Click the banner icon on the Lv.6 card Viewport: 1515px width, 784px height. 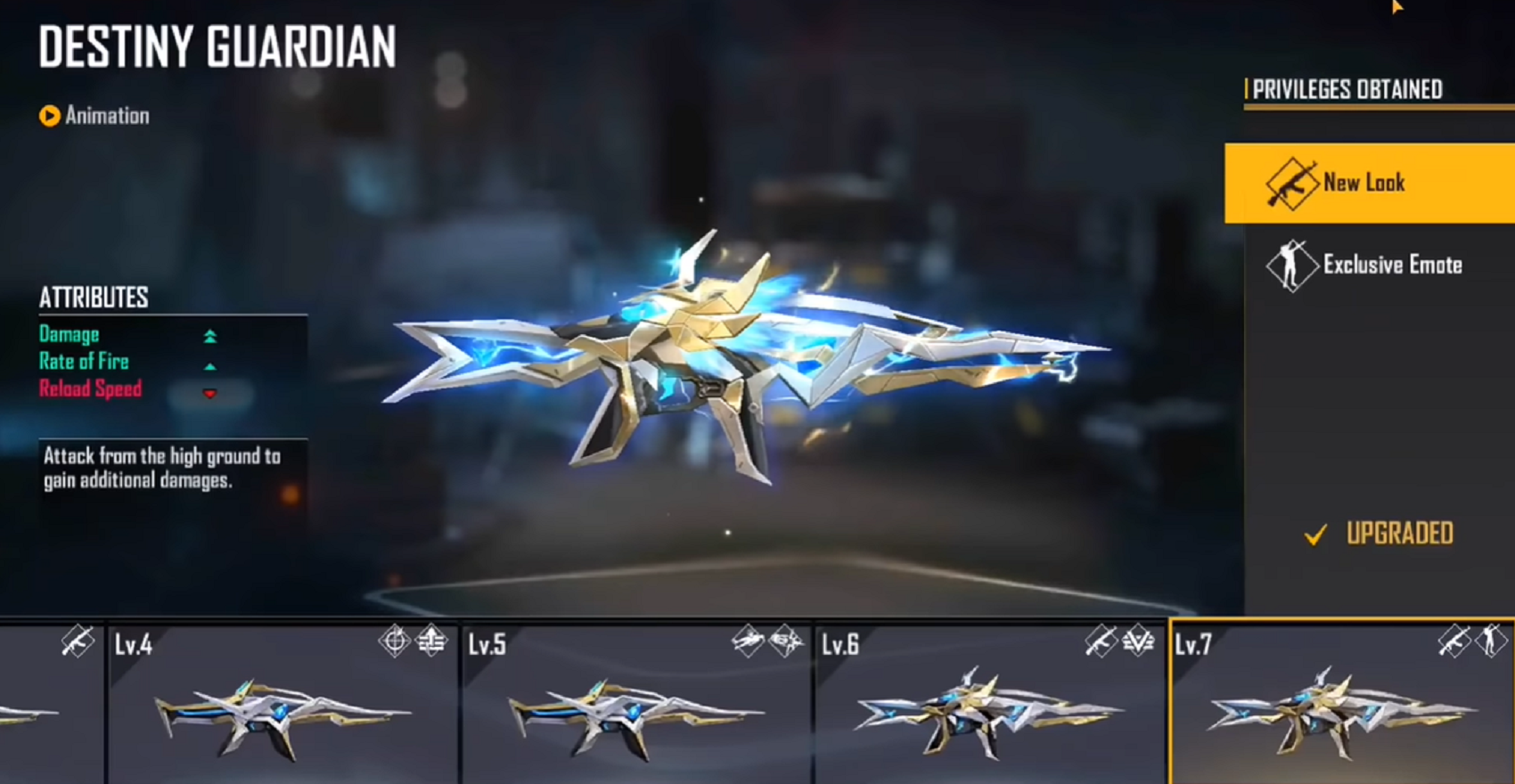(x=1136, y=640)
